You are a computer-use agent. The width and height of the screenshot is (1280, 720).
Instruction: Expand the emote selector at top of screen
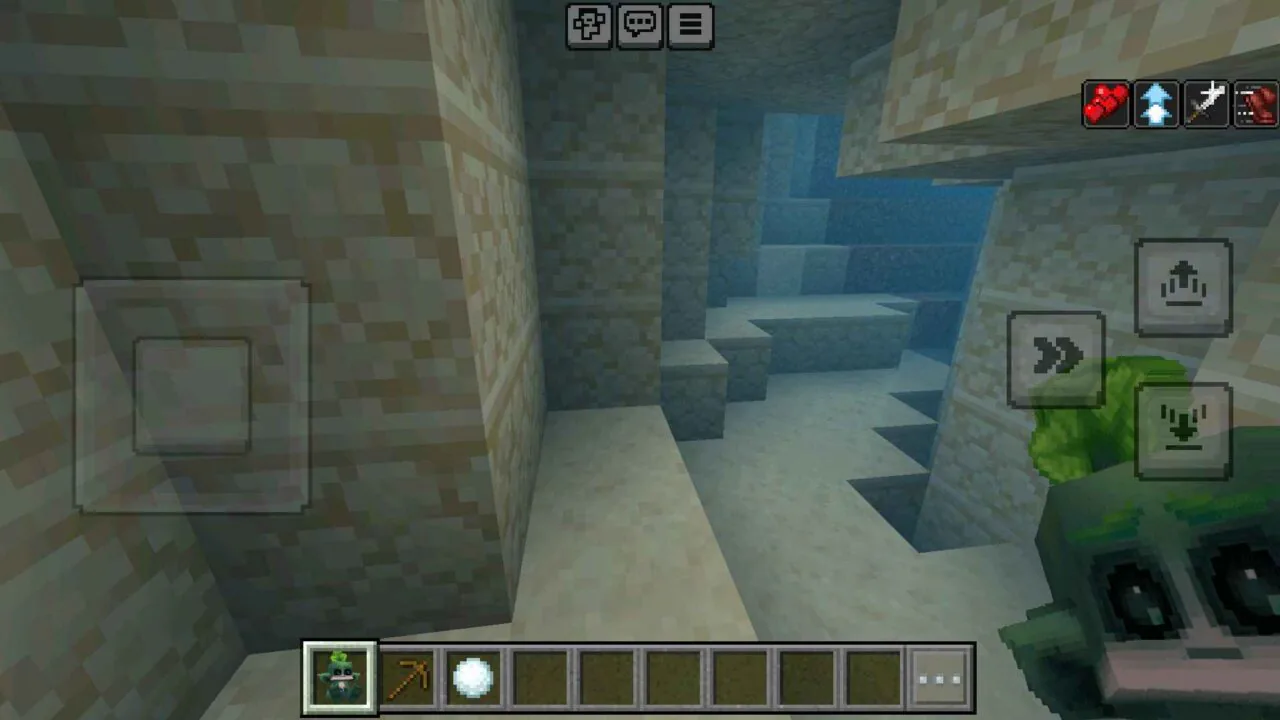589,25
